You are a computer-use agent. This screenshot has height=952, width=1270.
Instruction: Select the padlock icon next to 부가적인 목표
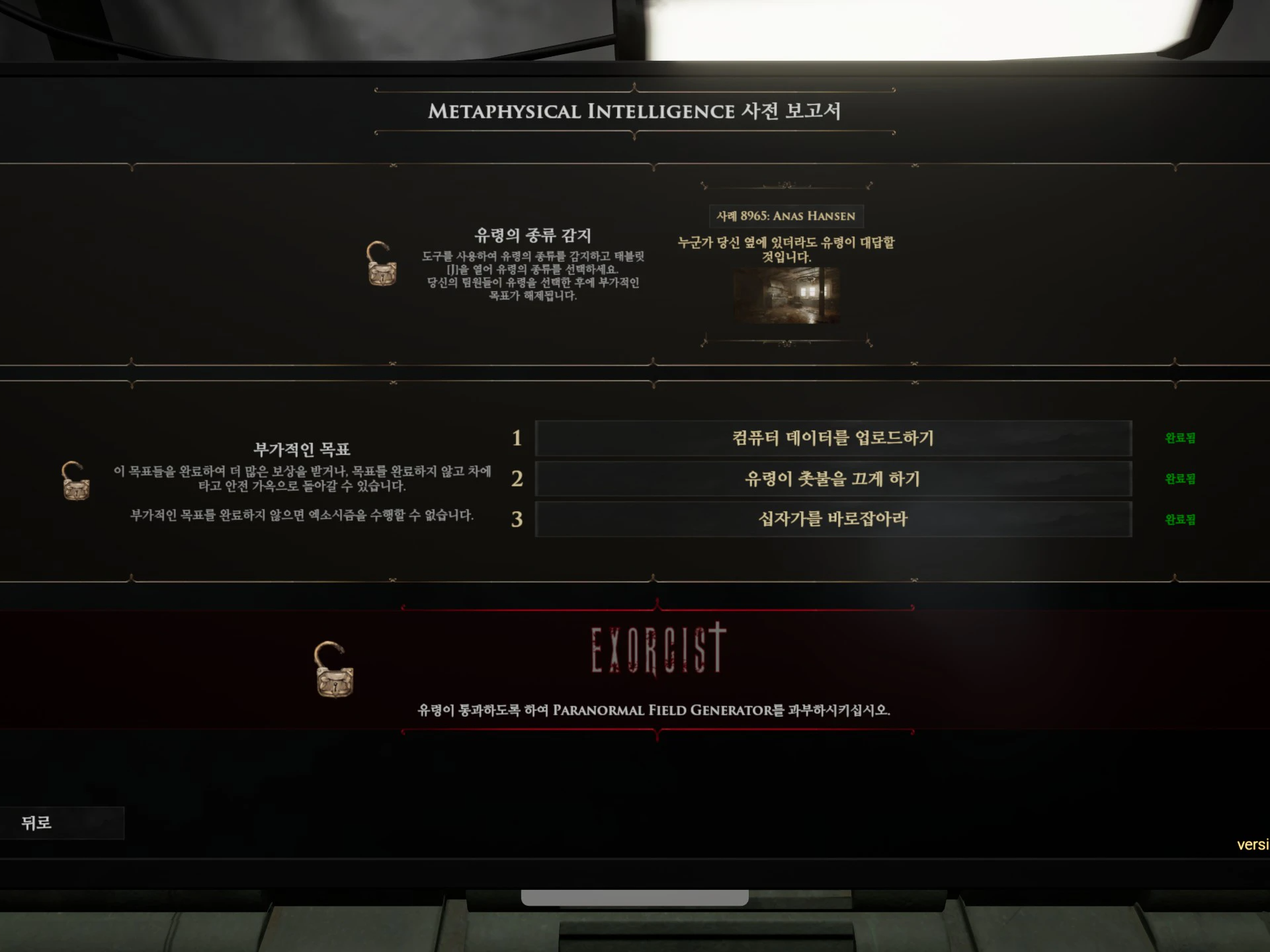(x=77, y=483)
